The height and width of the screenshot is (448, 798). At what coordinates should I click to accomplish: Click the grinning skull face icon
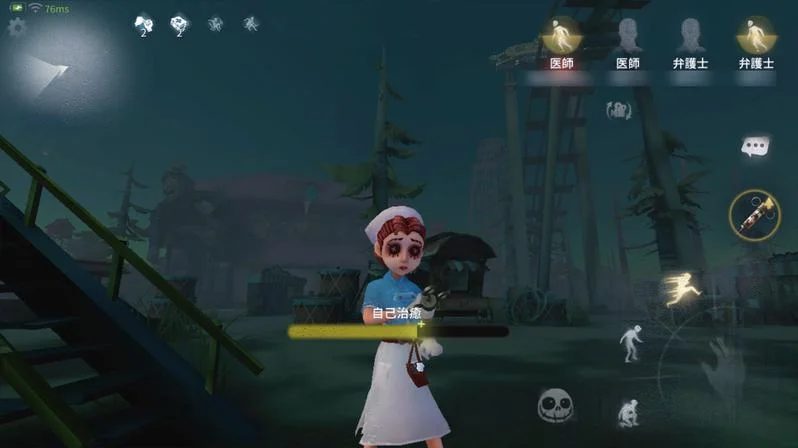[555, 405]
